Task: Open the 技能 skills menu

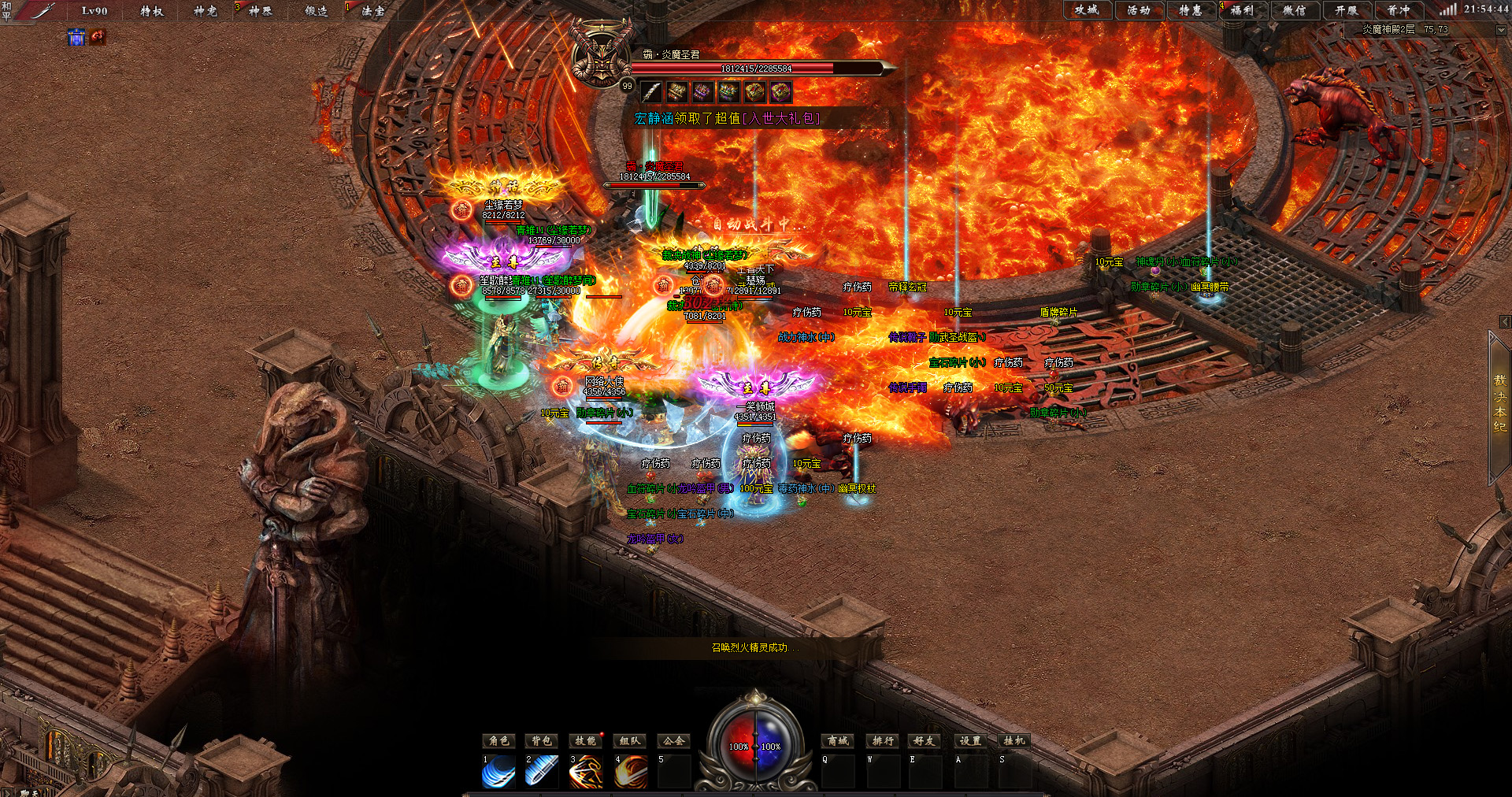Action: (x=585, y=741)
